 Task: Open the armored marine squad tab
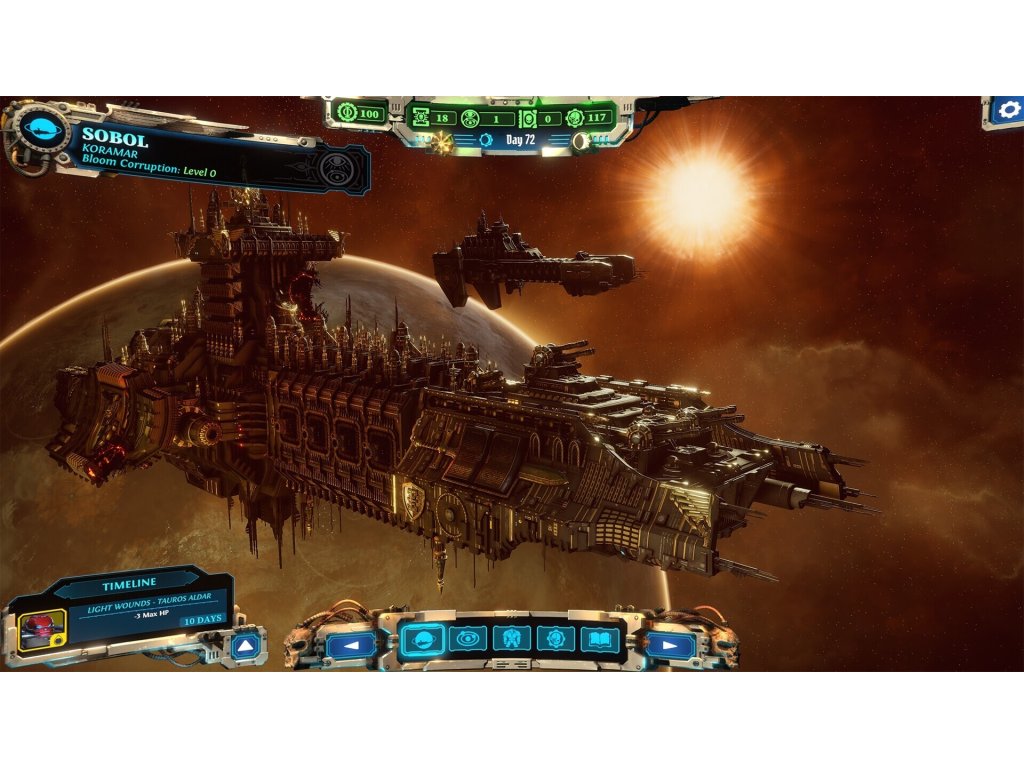pos(512,639)
